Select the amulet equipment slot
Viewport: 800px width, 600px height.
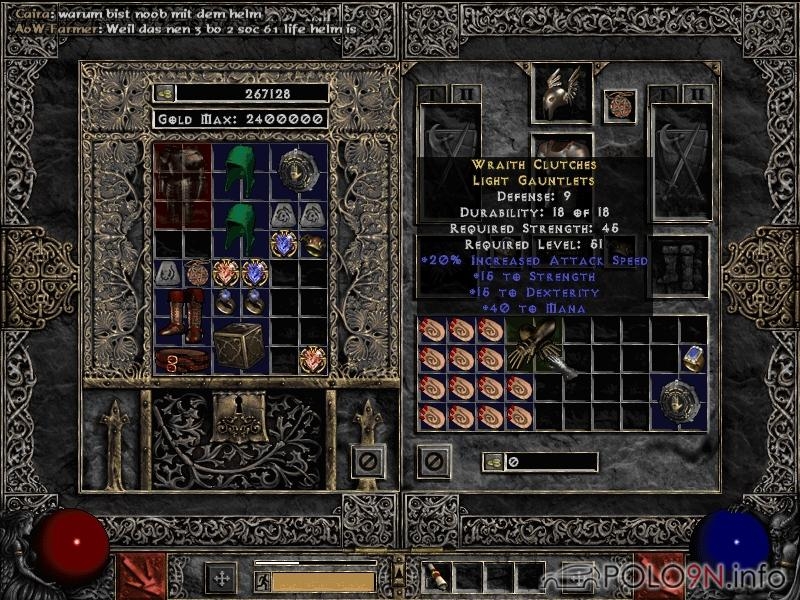[x=619, y=105]
